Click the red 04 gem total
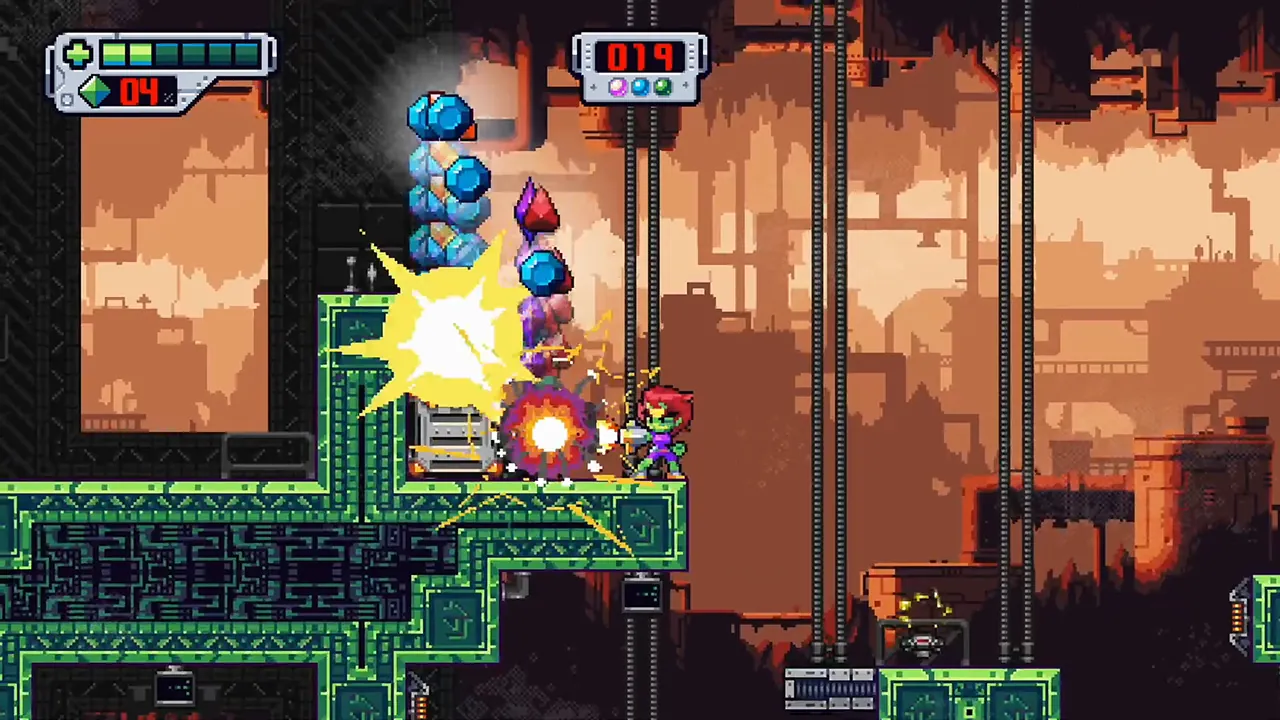This screenshot has height=720, width=1280. coord(137,91)
